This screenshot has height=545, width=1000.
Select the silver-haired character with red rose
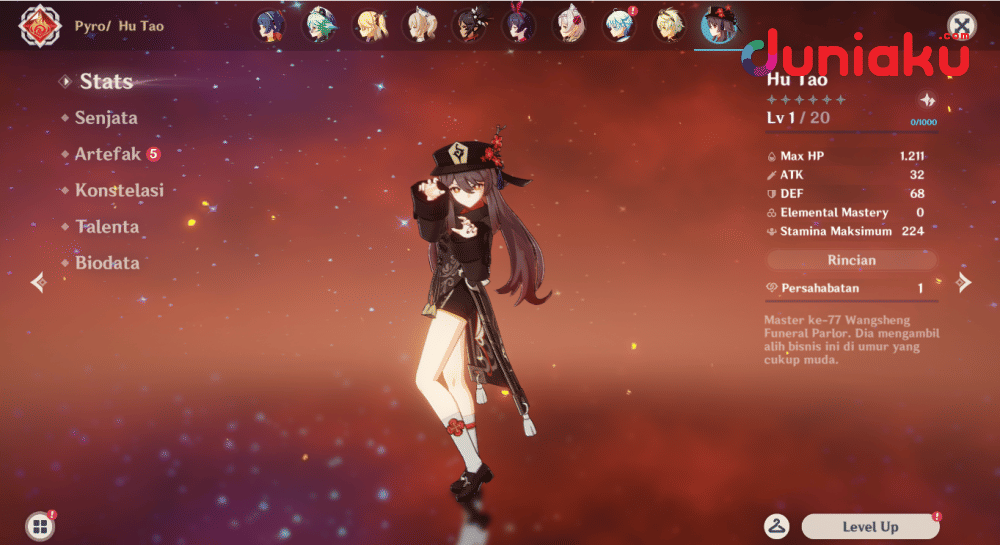[568, 25]
